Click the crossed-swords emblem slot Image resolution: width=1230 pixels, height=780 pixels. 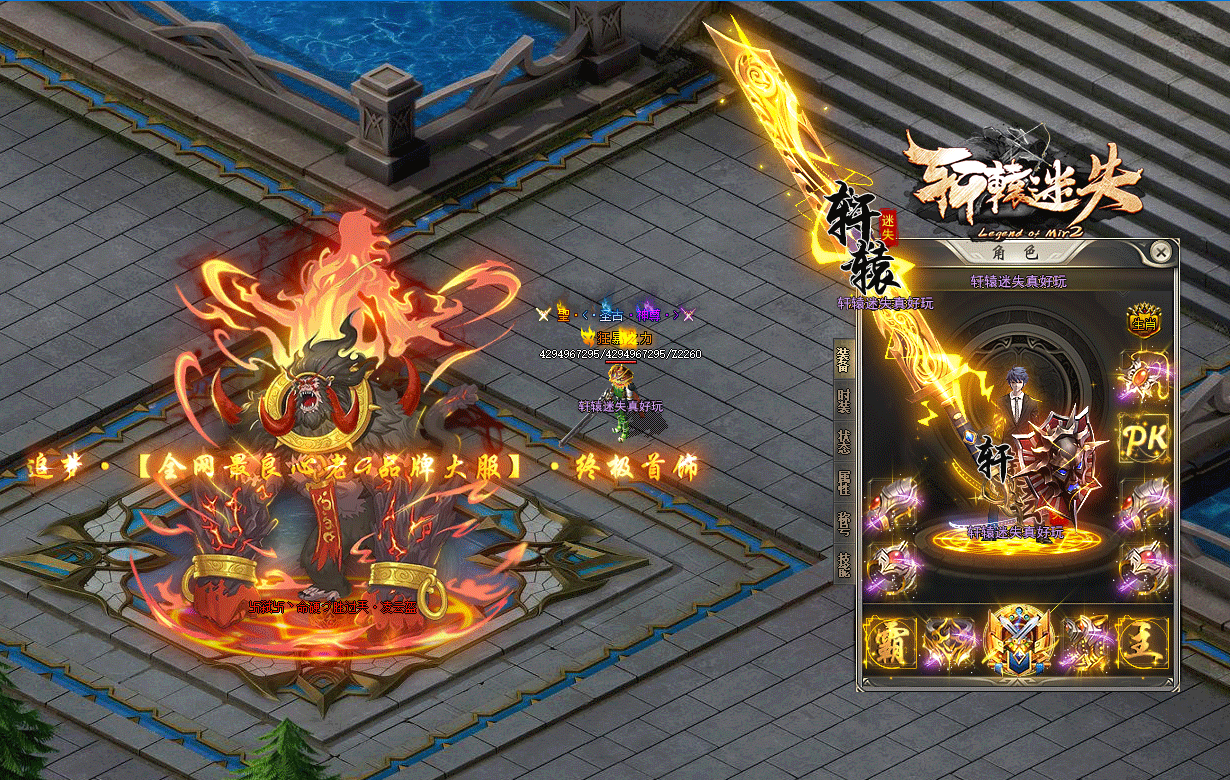1016,642
